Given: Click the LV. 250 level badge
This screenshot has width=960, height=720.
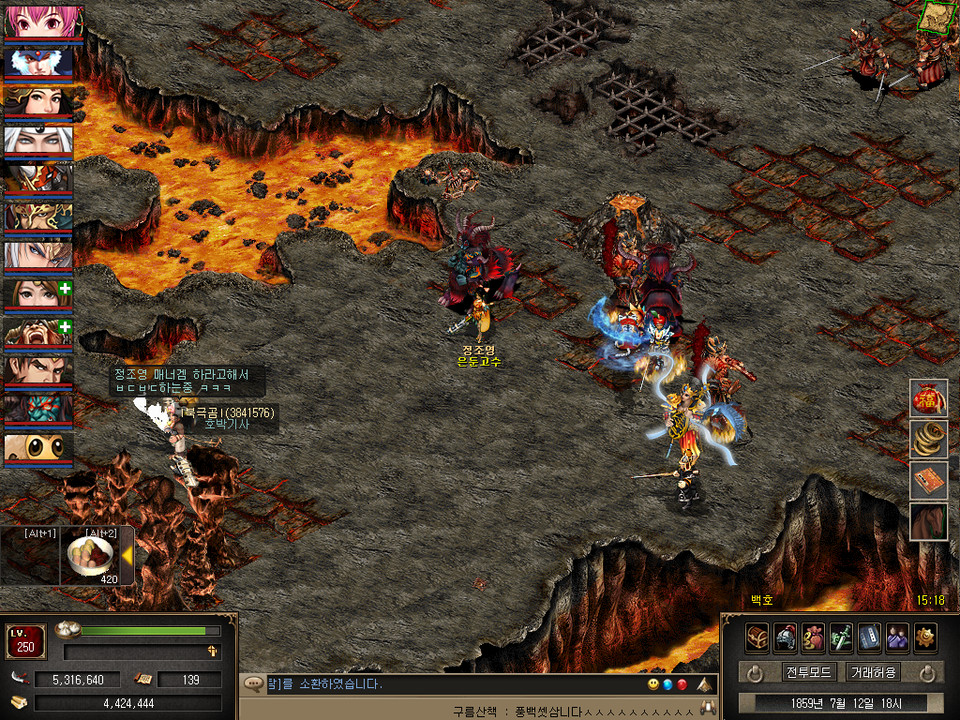Looking at the screenshot, I should (26, 641).
